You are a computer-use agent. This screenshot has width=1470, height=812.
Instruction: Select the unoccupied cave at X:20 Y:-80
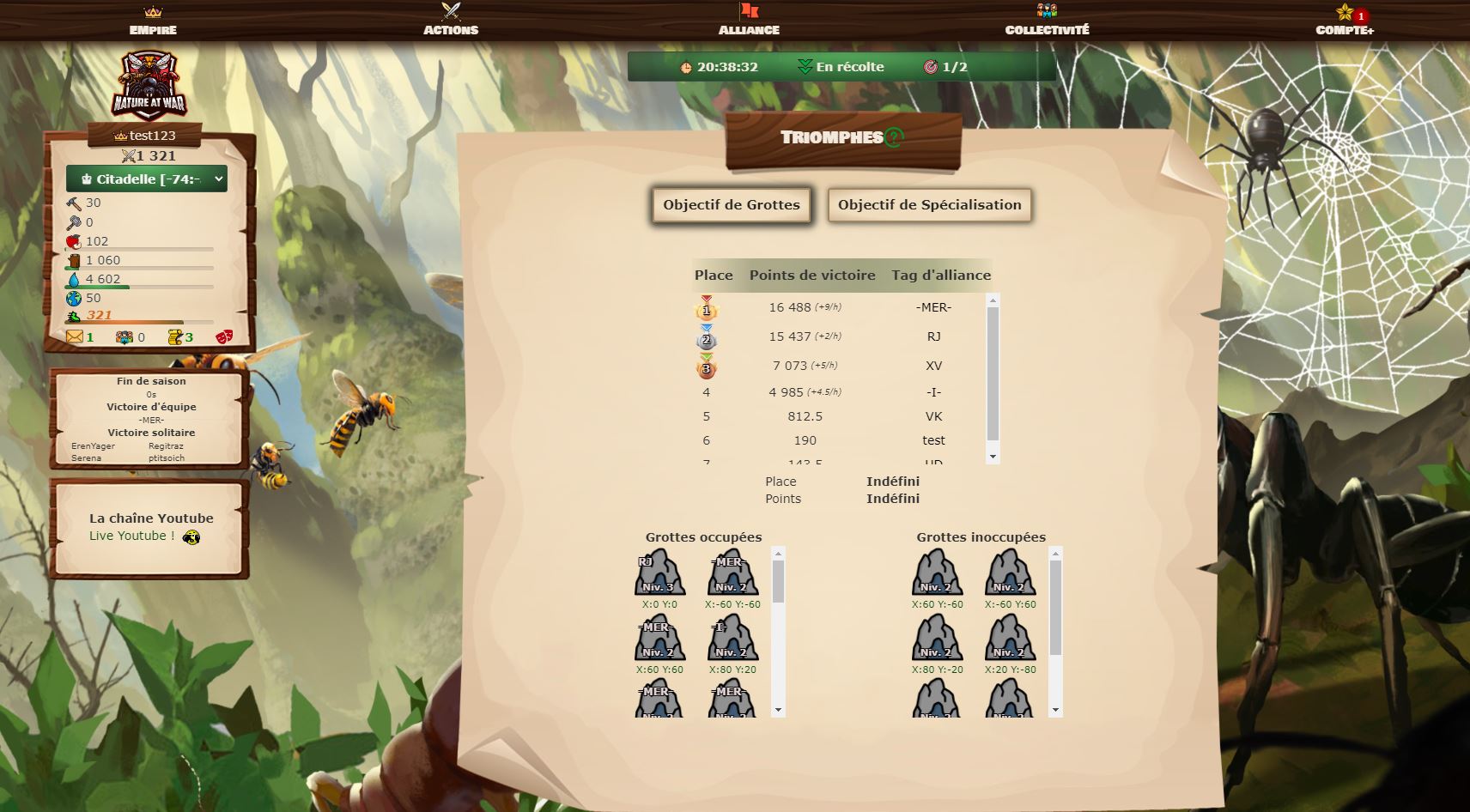tap(1010, 639)
